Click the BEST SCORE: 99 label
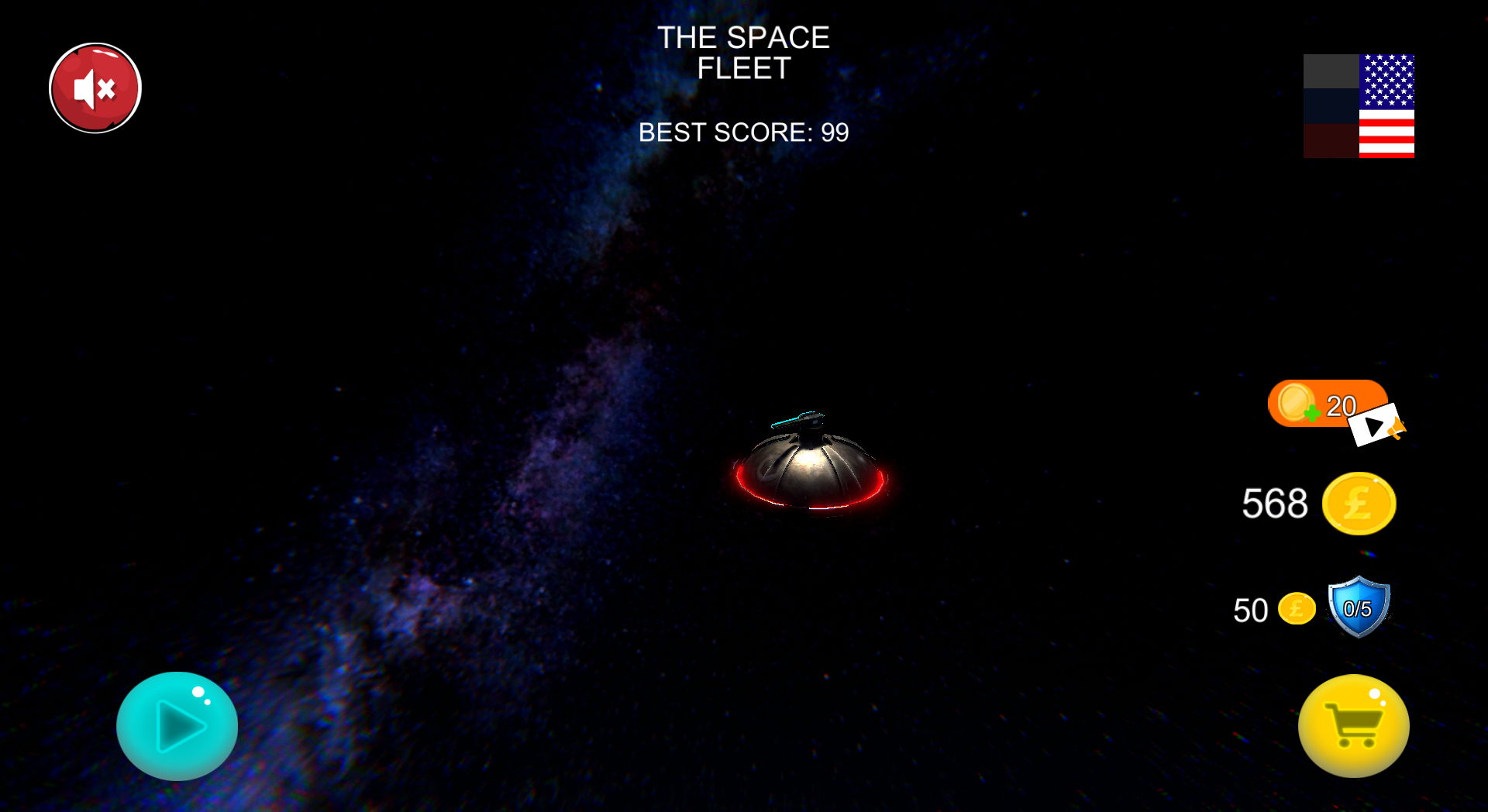Viewport: 1488px width, 812px height. coord(743,132)
